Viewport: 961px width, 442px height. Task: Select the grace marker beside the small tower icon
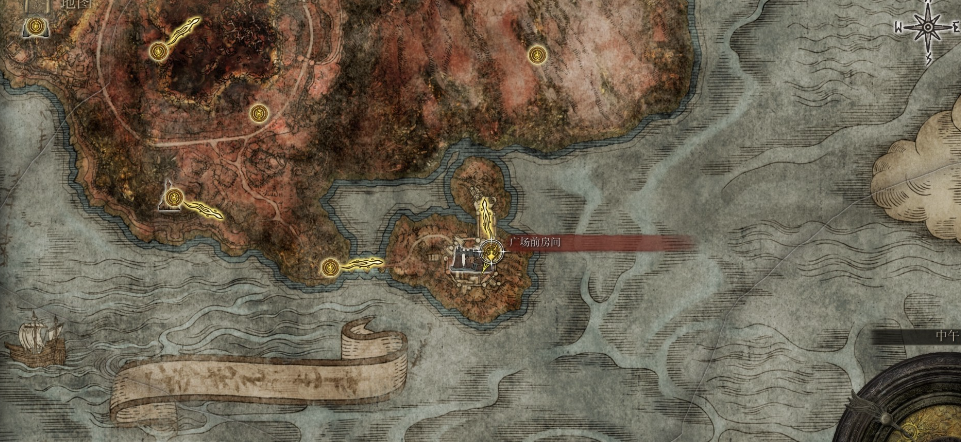coord(175,197)
